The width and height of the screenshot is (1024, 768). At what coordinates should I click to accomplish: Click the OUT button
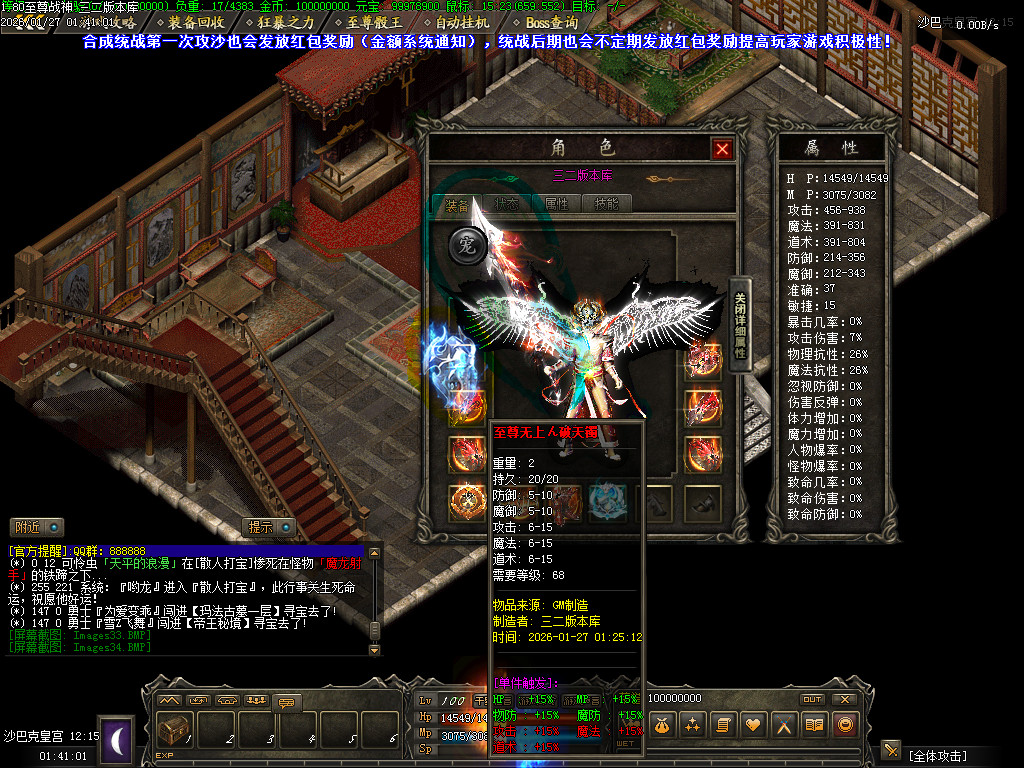click(x=812, y=699)
